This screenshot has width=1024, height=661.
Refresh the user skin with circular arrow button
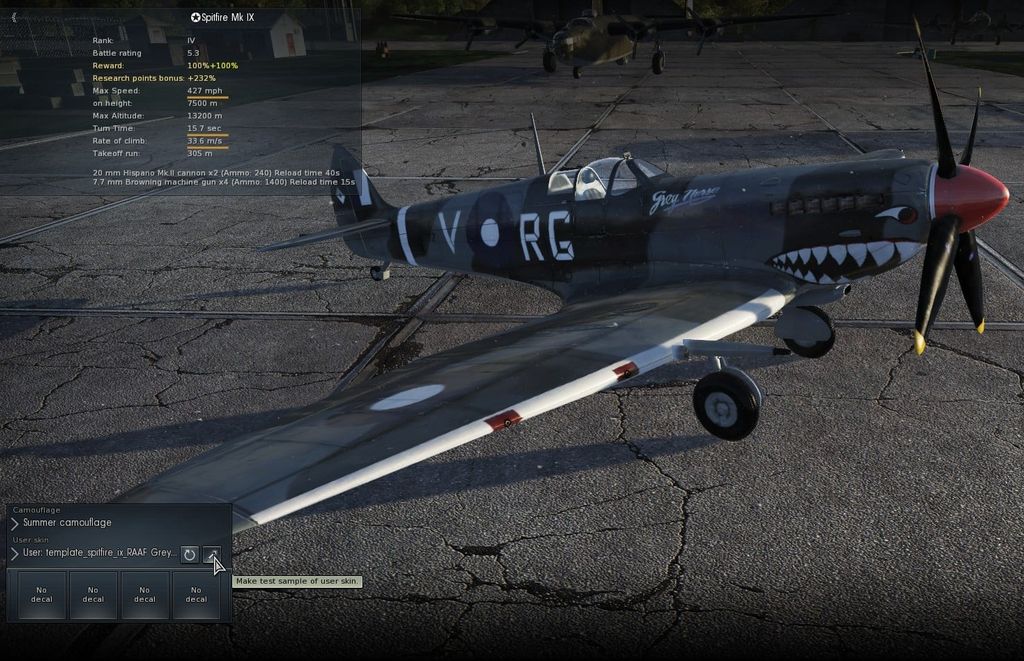[189, 554]
